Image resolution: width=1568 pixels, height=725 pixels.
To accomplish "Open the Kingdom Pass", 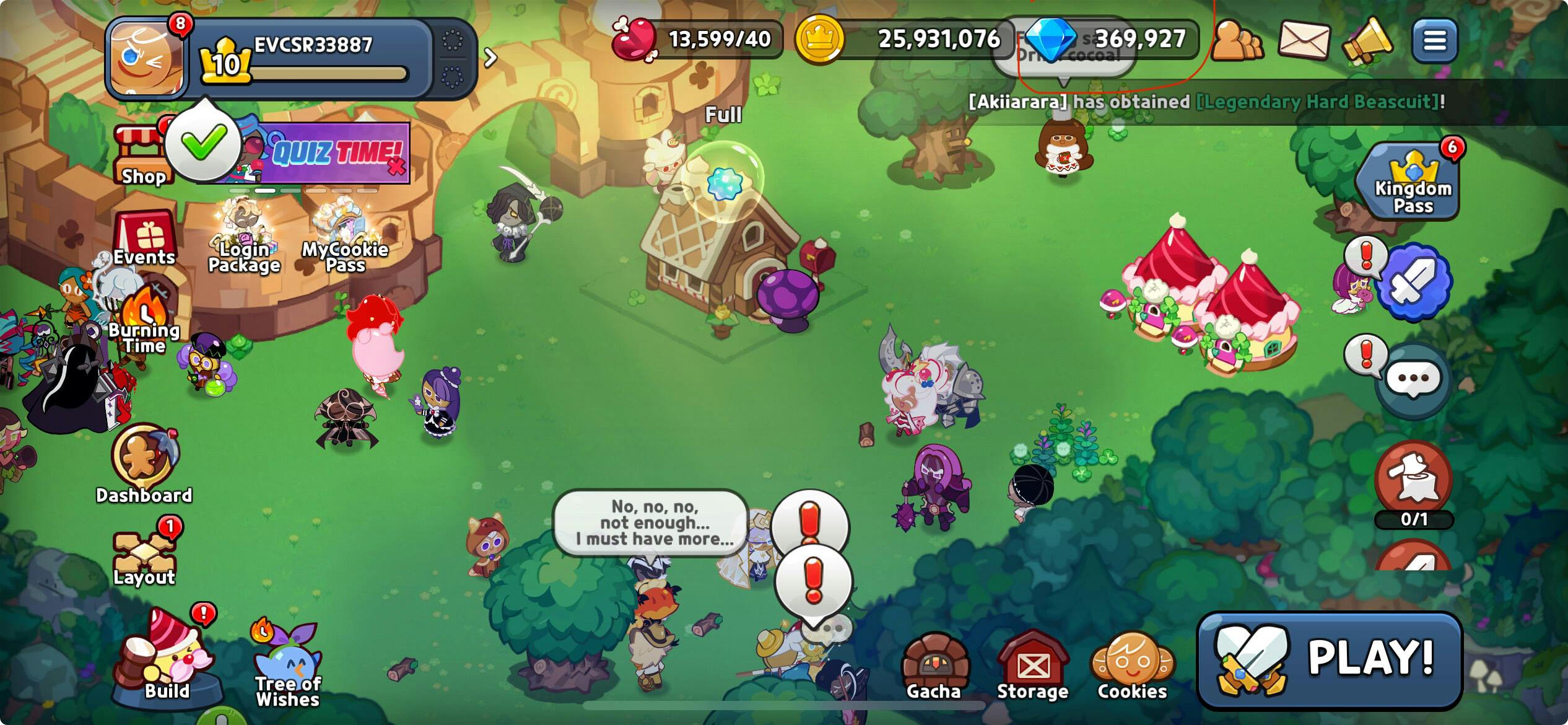I will point(1411,183).
